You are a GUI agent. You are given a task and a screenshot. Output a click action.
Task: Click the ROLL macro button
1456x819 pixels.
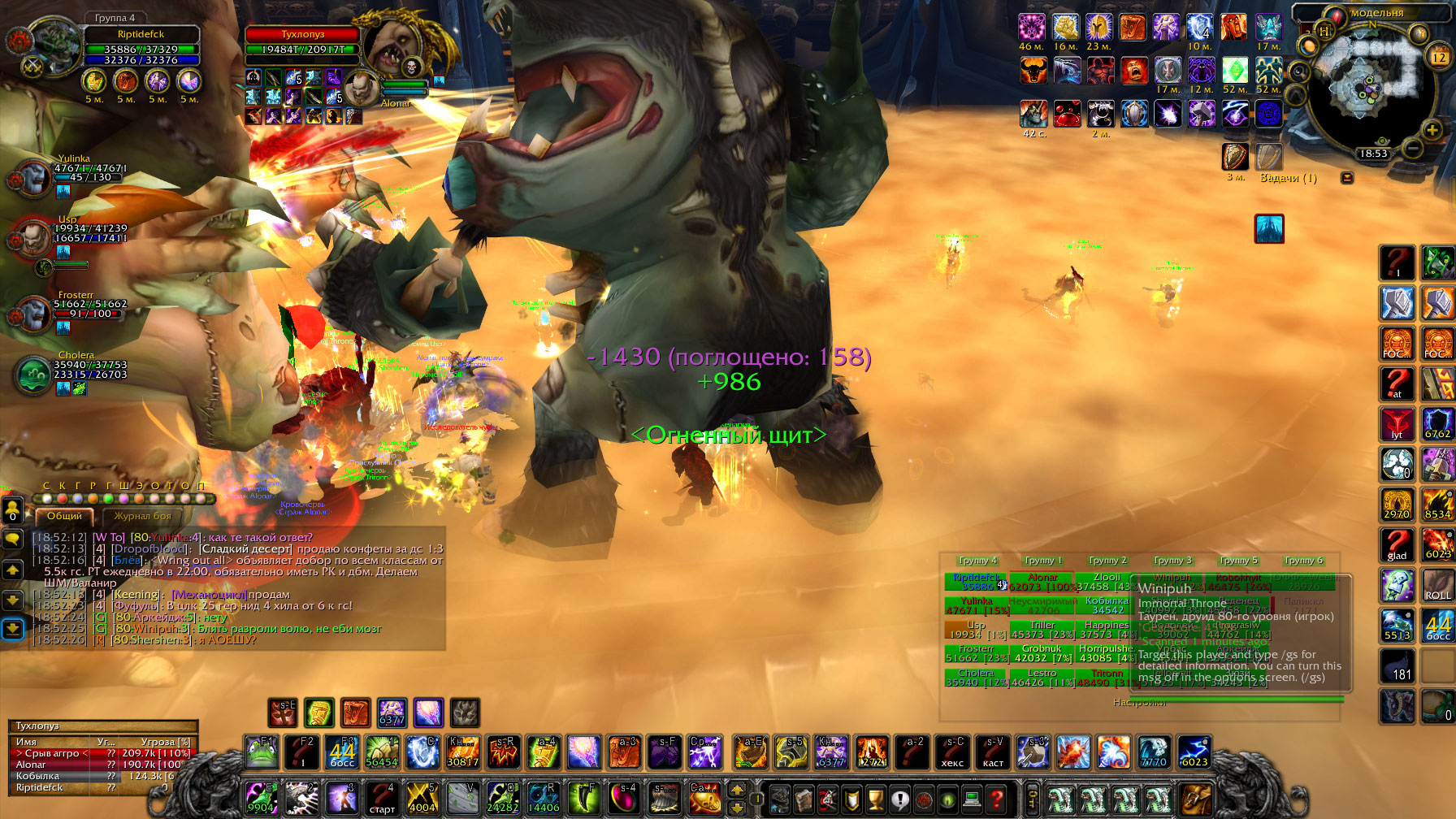[x=1437, y=587]
